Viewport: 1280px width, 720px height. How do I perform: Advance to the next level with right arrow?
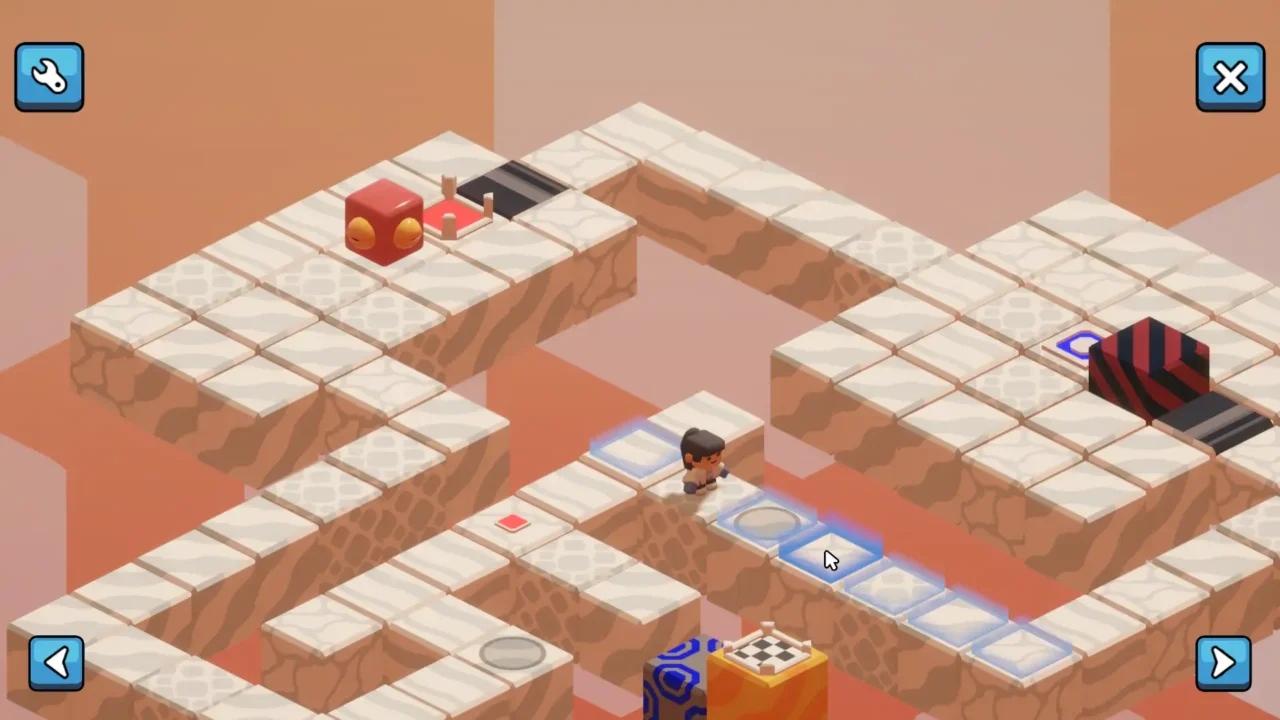click(x=1223, y=662)
